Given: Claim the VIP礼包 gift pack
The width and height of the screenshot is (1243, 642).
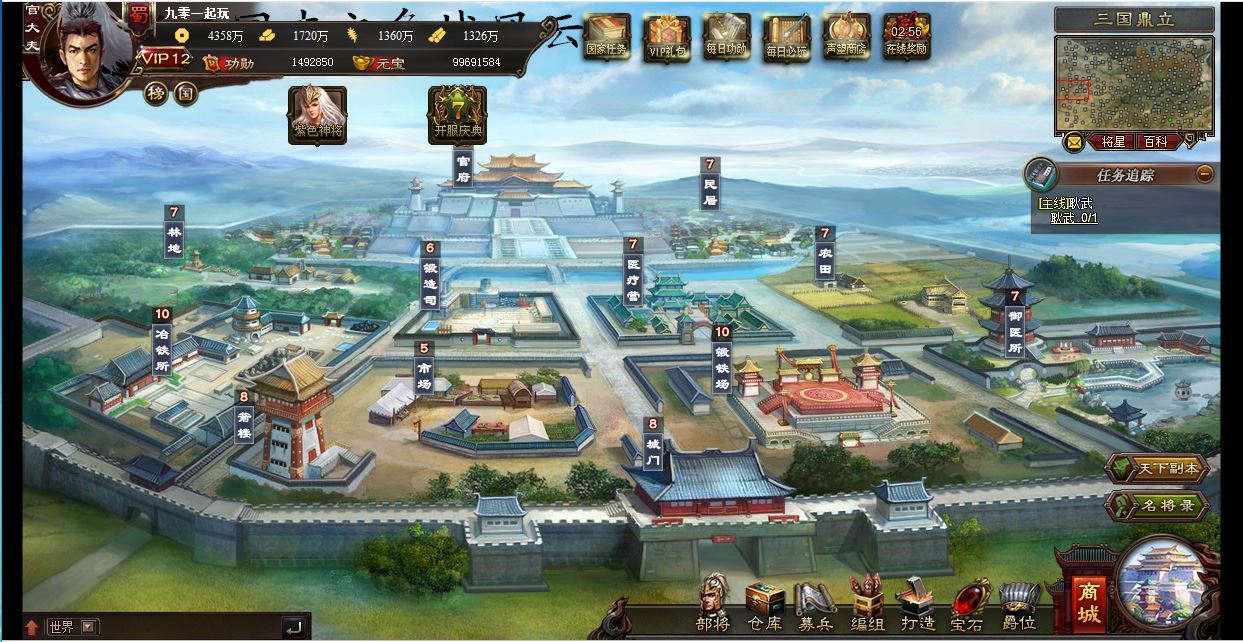Looking at the screenshot, I should coord(667,36).
